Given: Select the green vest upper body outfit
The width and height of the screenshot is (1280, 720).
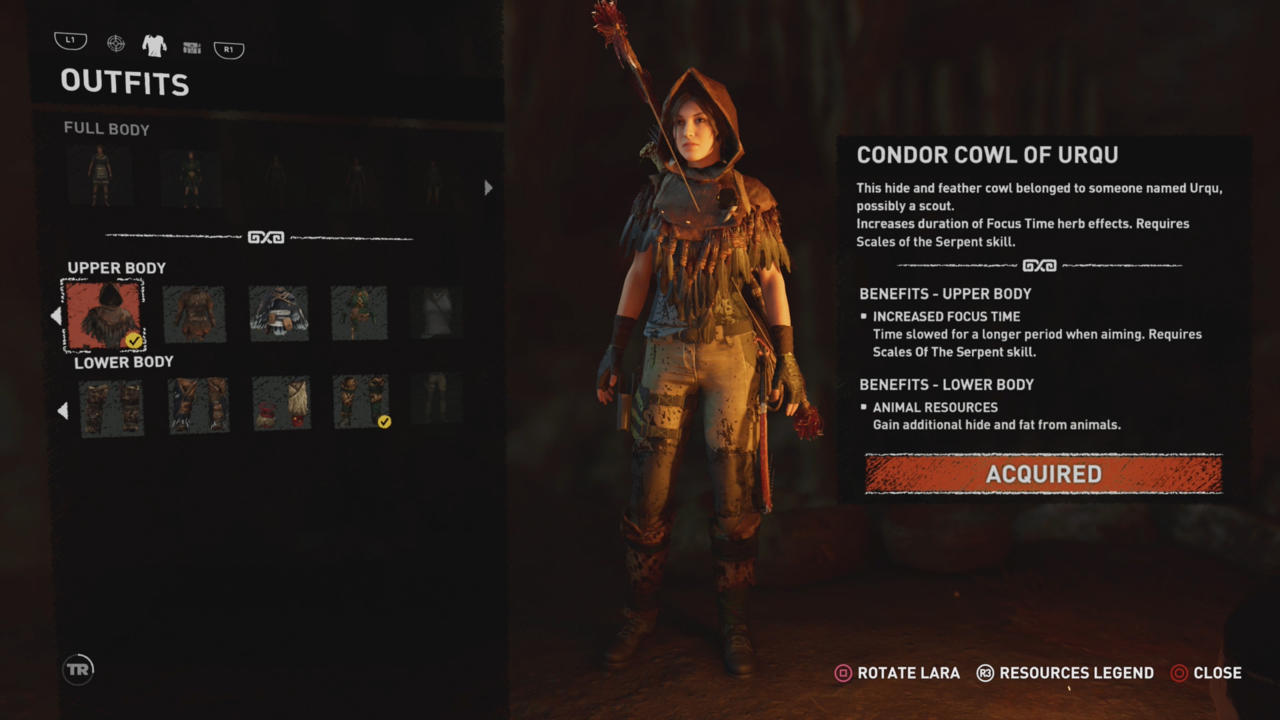Looking at the screenshot, I should coord(359,314).
